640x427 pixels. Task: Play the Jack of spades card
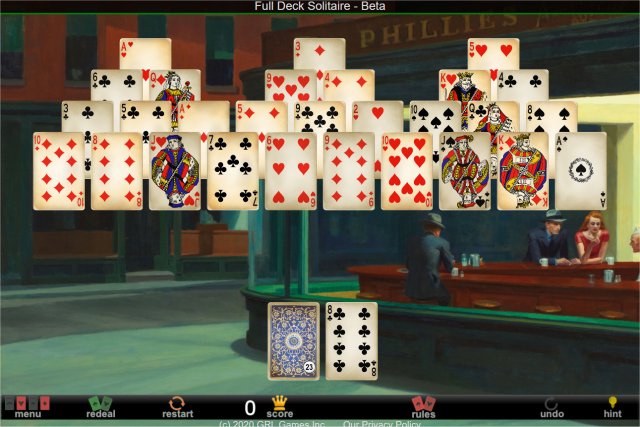tap(464, 171)
